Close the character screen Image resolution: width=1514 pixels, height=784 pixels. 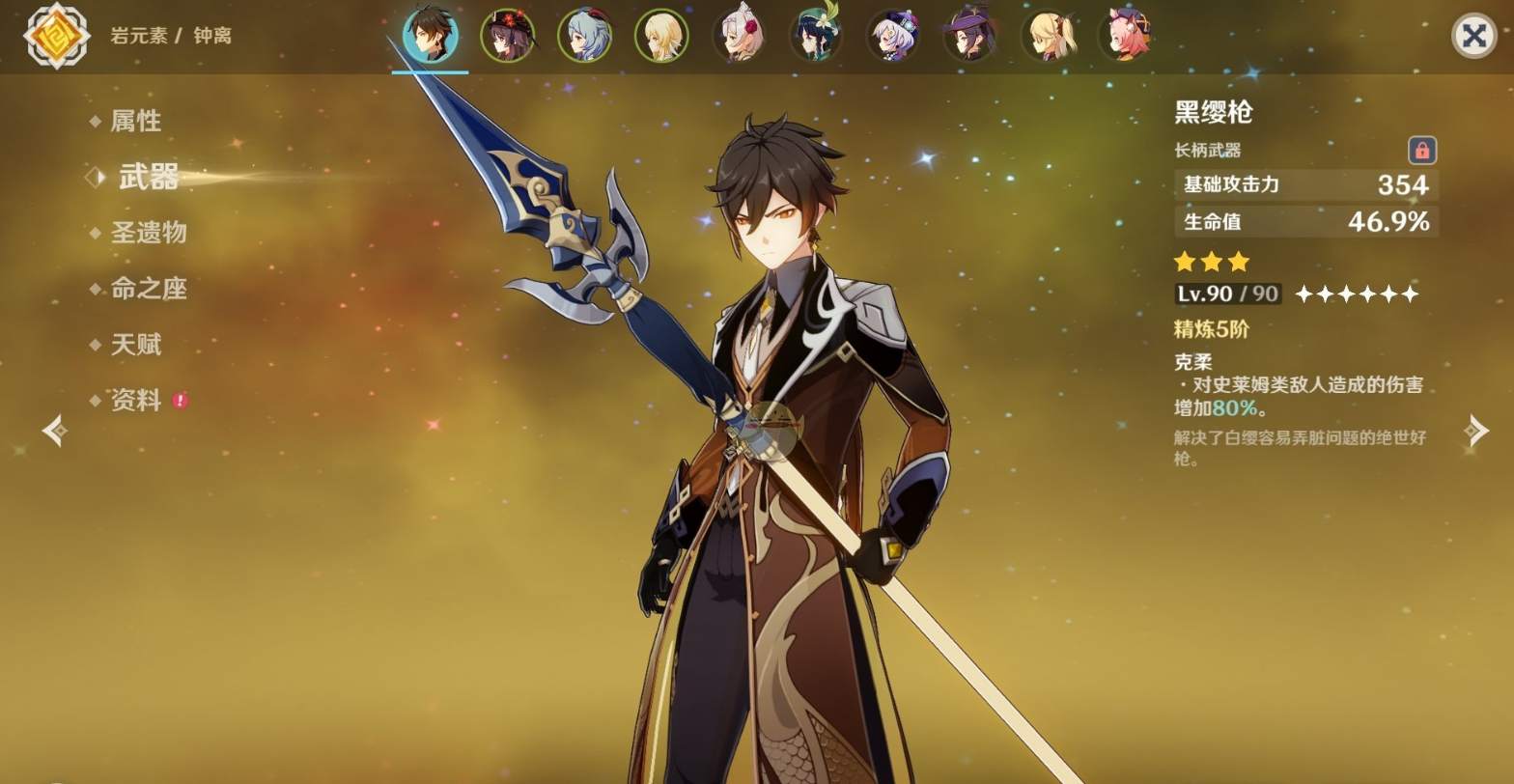(1473, 37)
